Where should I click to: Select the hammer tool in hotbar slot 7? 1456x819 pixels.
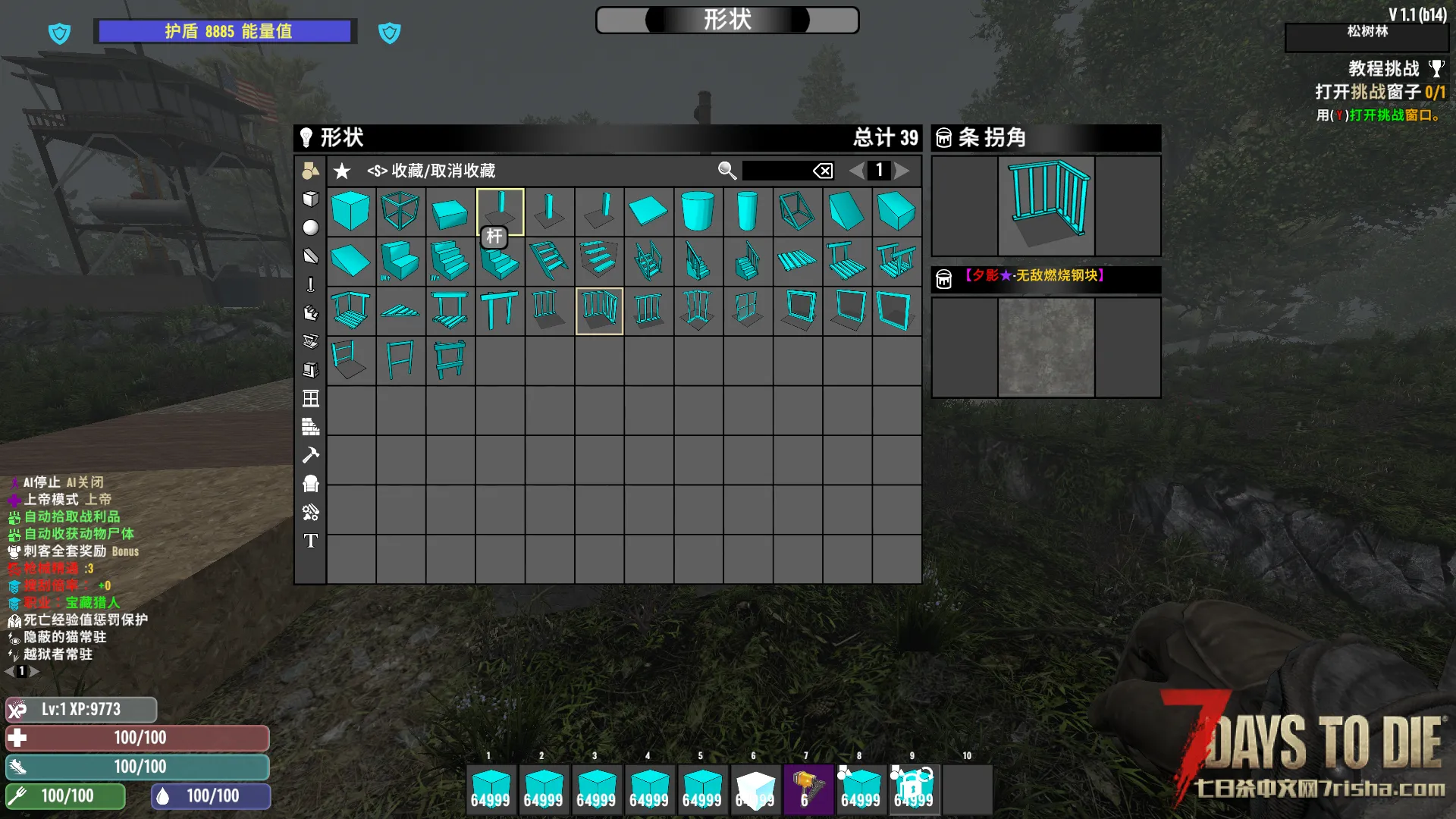pos(807,789)
